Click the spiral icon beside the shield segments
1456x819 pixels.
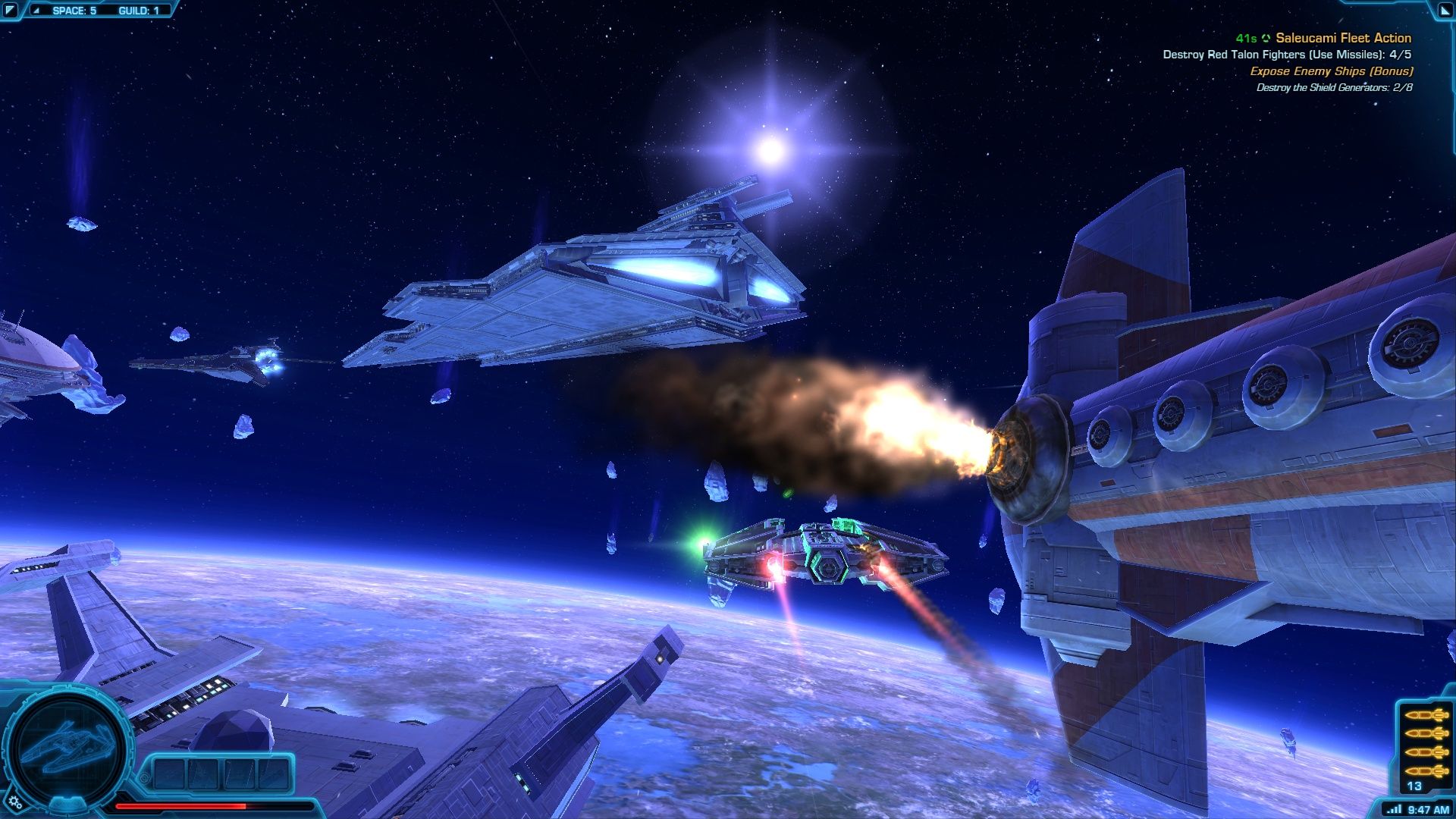(x=145, y=777)
